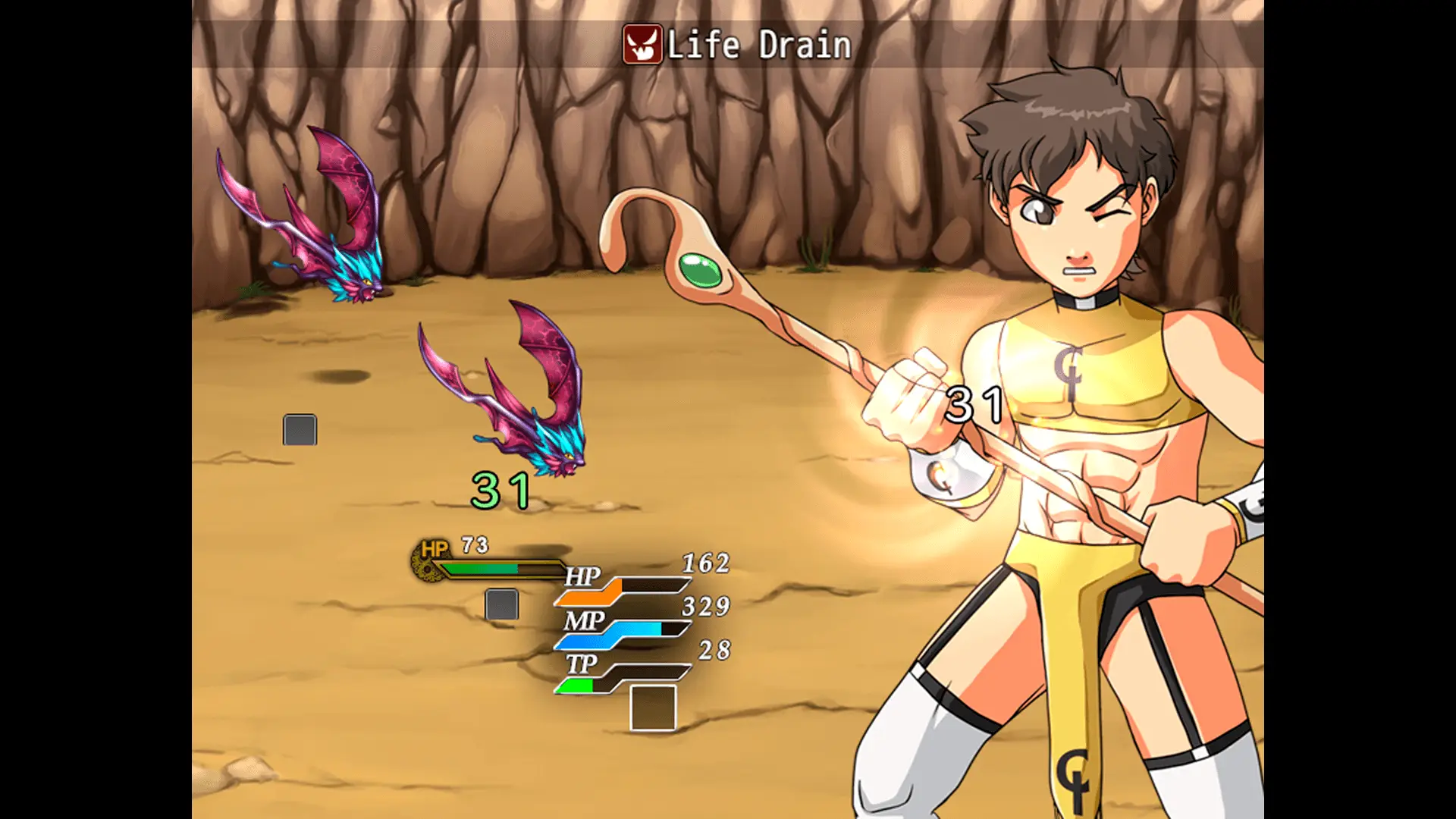The width and height of the screenshot is (1456, 819).
Task: Click the Life Drain skill icon
Action: [642, 45]
